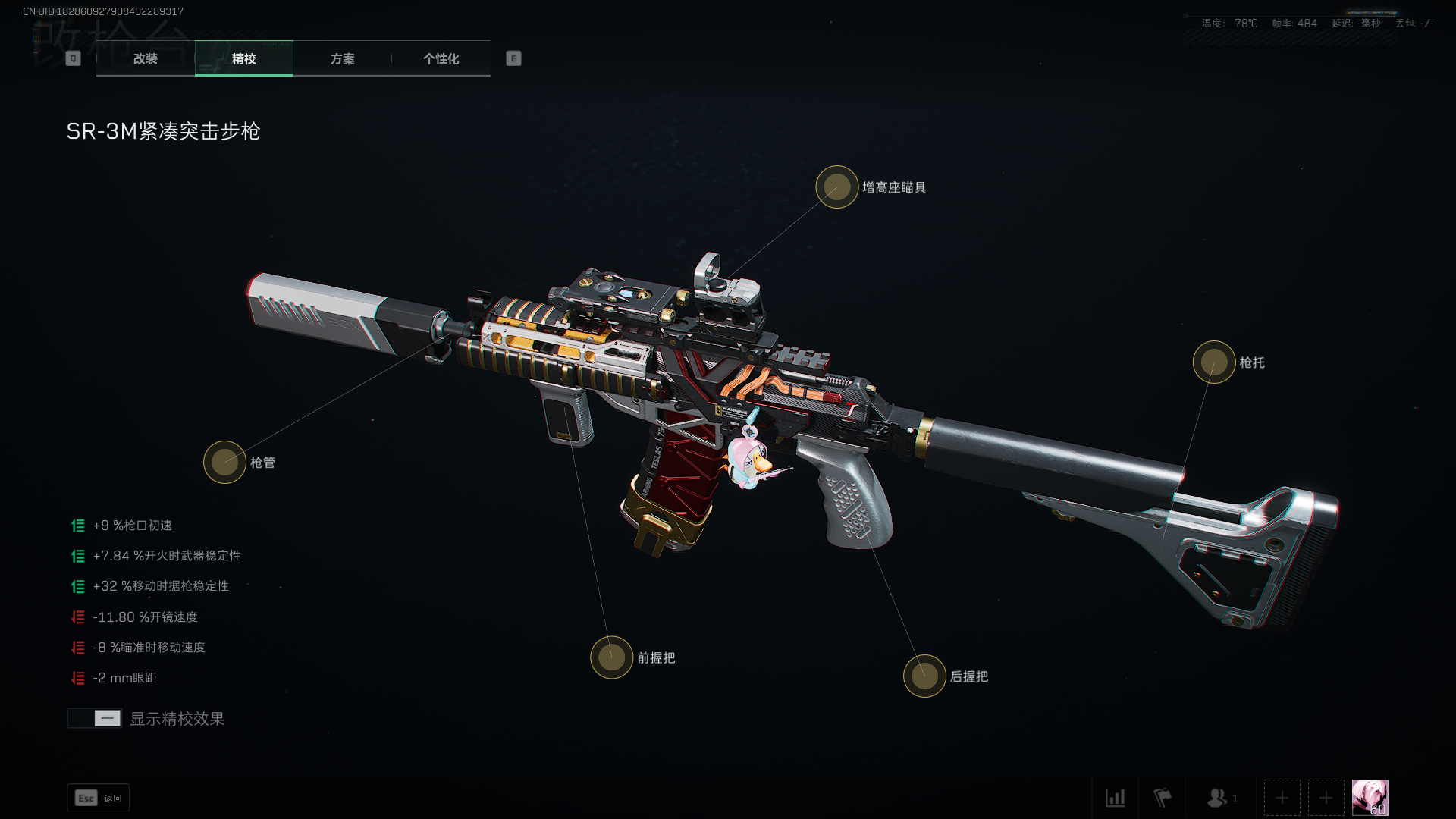Select the 精校 tab
This screenshot has width=1456, height=819.
(244, 58)
